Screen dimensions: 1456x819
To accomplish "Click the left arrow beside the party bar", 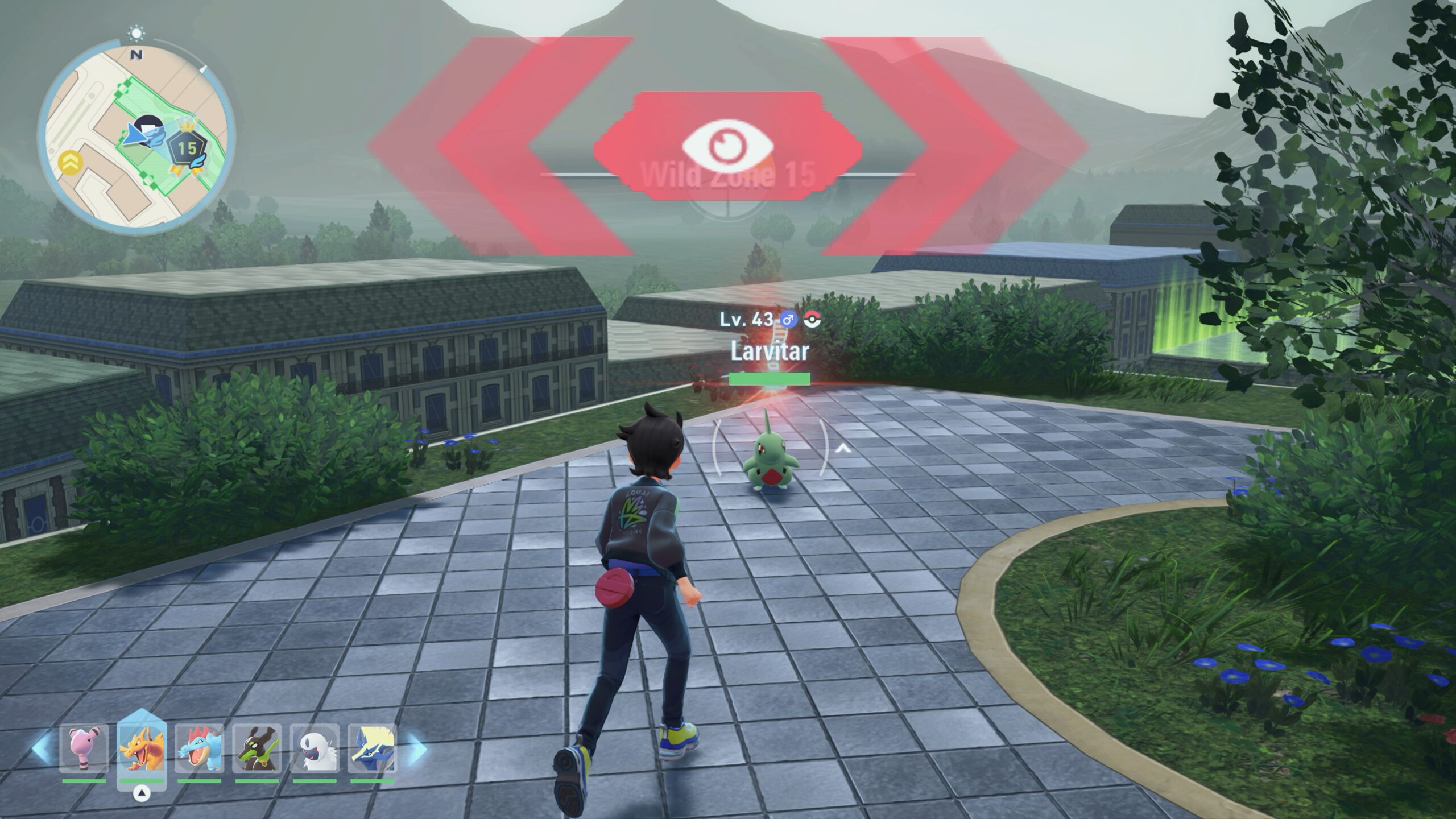I will 42,749.
